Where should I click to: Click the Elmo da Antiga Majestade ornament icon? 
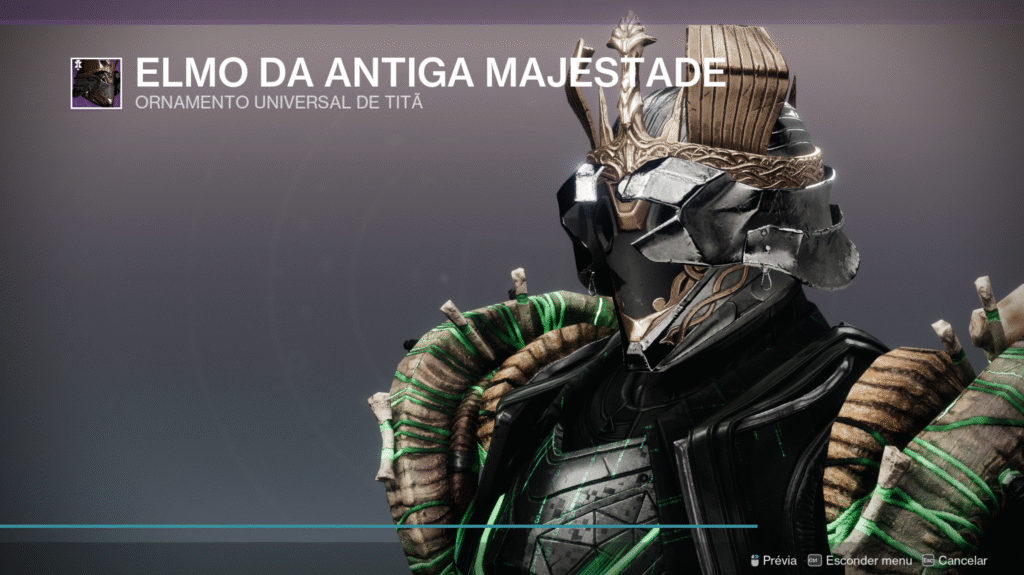96,83
